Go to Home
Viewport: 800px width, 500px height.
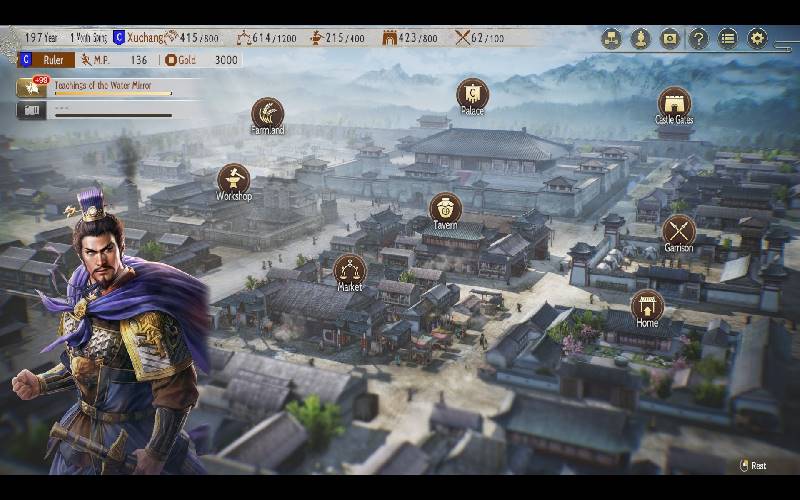click(647, 306)
